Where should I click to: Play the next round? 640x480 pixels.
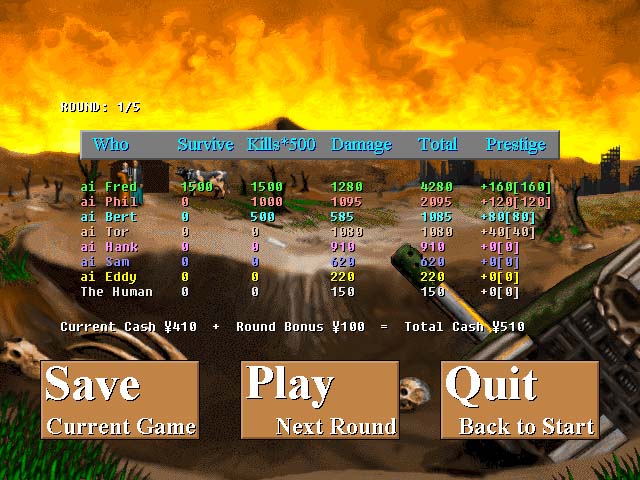tap(320, 400)
